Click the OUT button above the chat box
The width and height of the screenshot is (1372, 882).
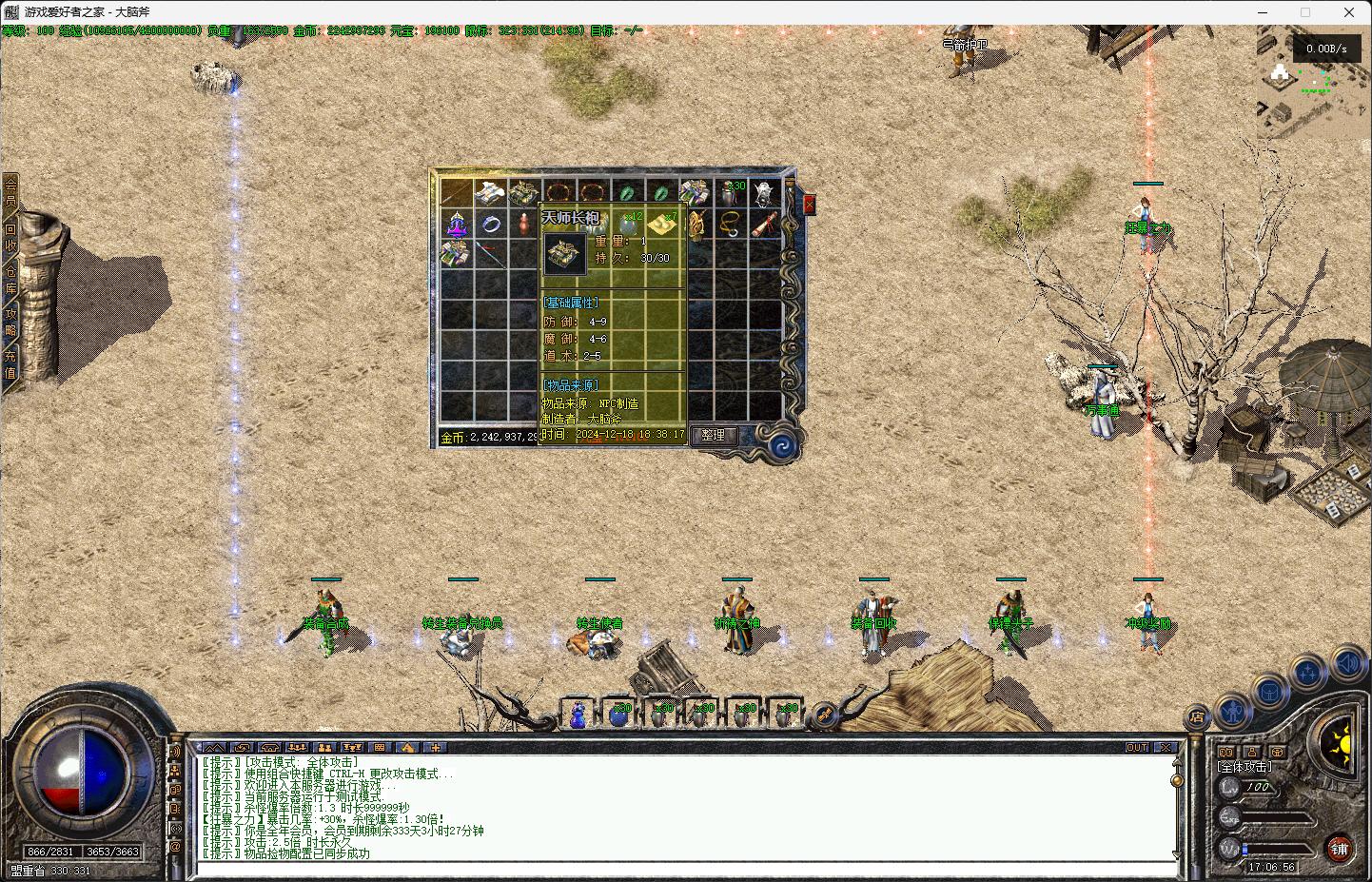1137,748
